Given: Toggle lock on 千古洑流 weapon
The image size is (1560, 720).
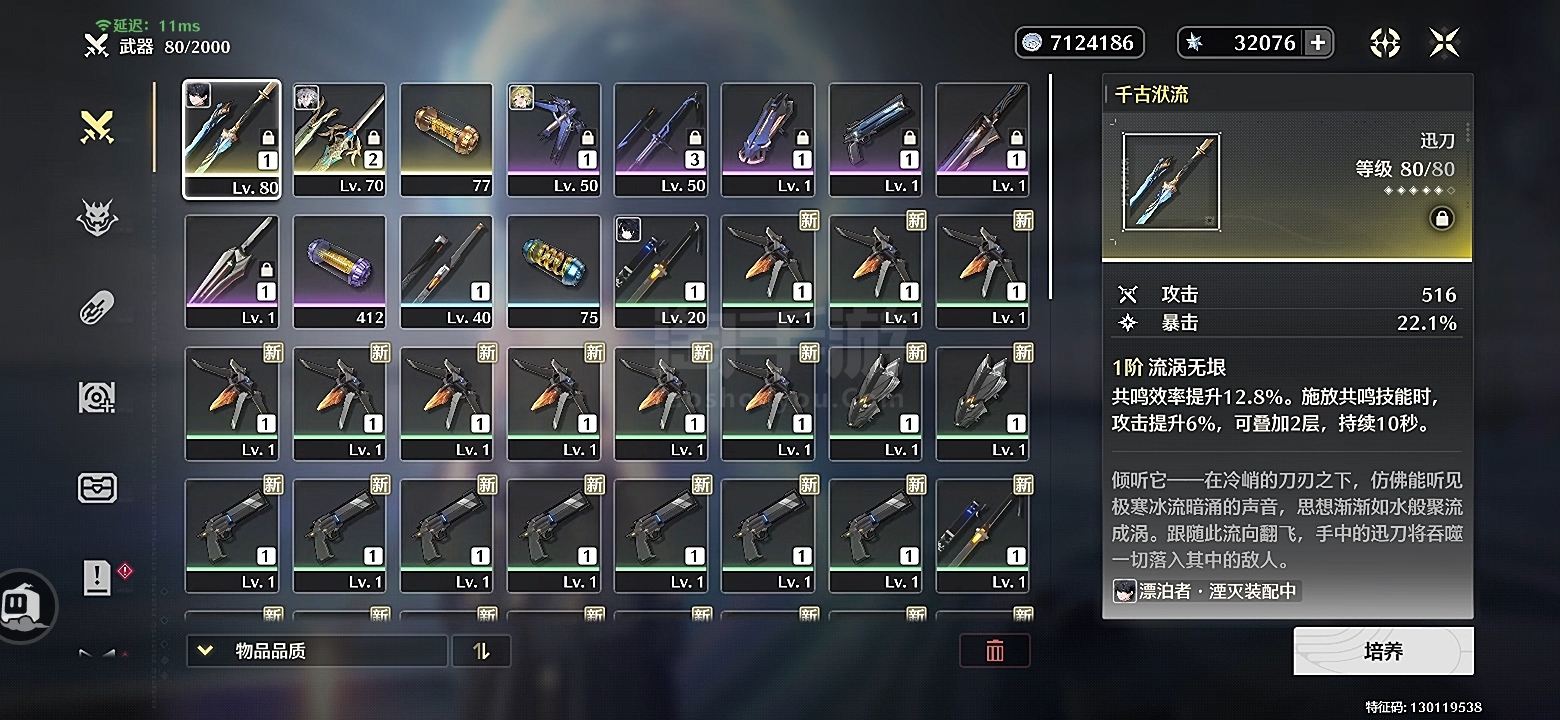Looking at the screenshot, I should coord(1441,218).
